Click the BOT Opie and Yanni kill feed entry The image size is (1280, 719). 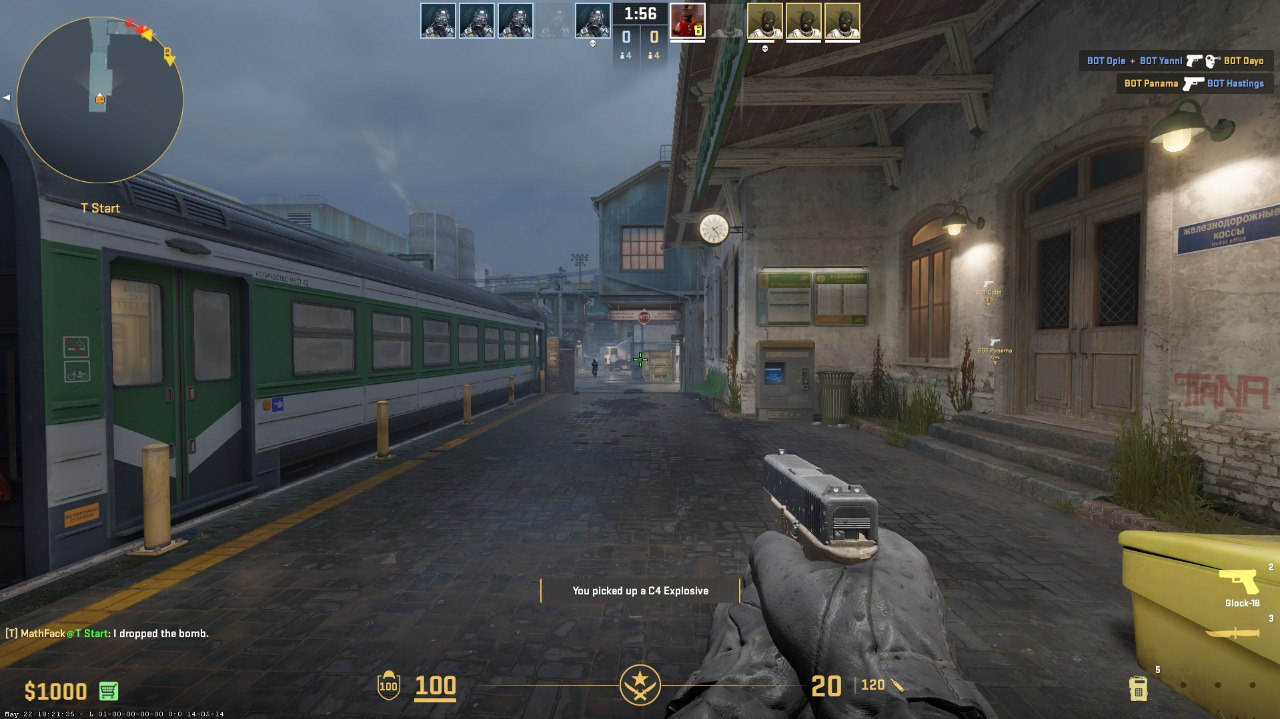tap(1175, 61)
